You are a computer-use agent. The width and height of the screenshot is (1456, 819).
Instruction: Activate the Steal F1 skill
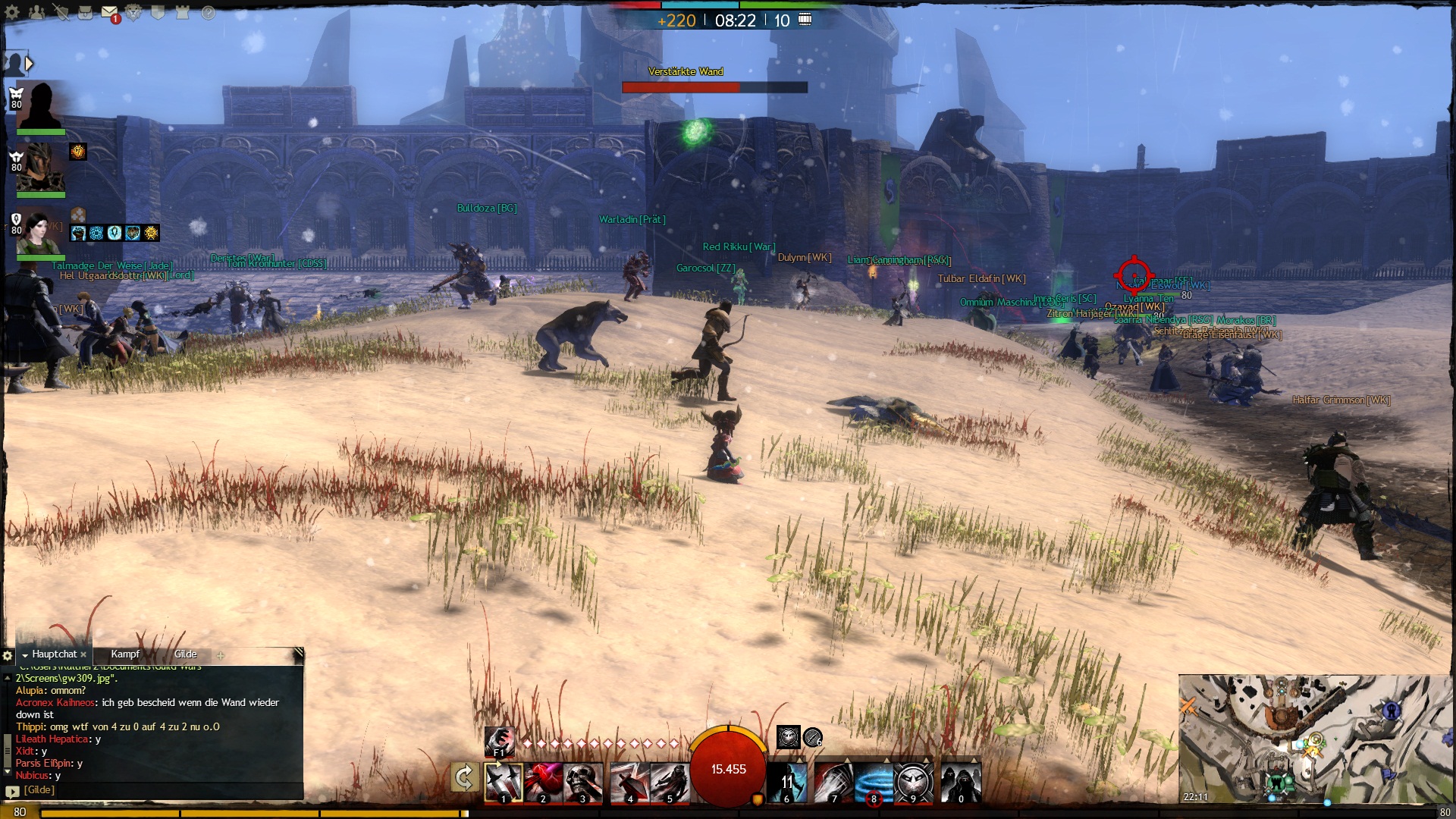[x=499, y=742]
